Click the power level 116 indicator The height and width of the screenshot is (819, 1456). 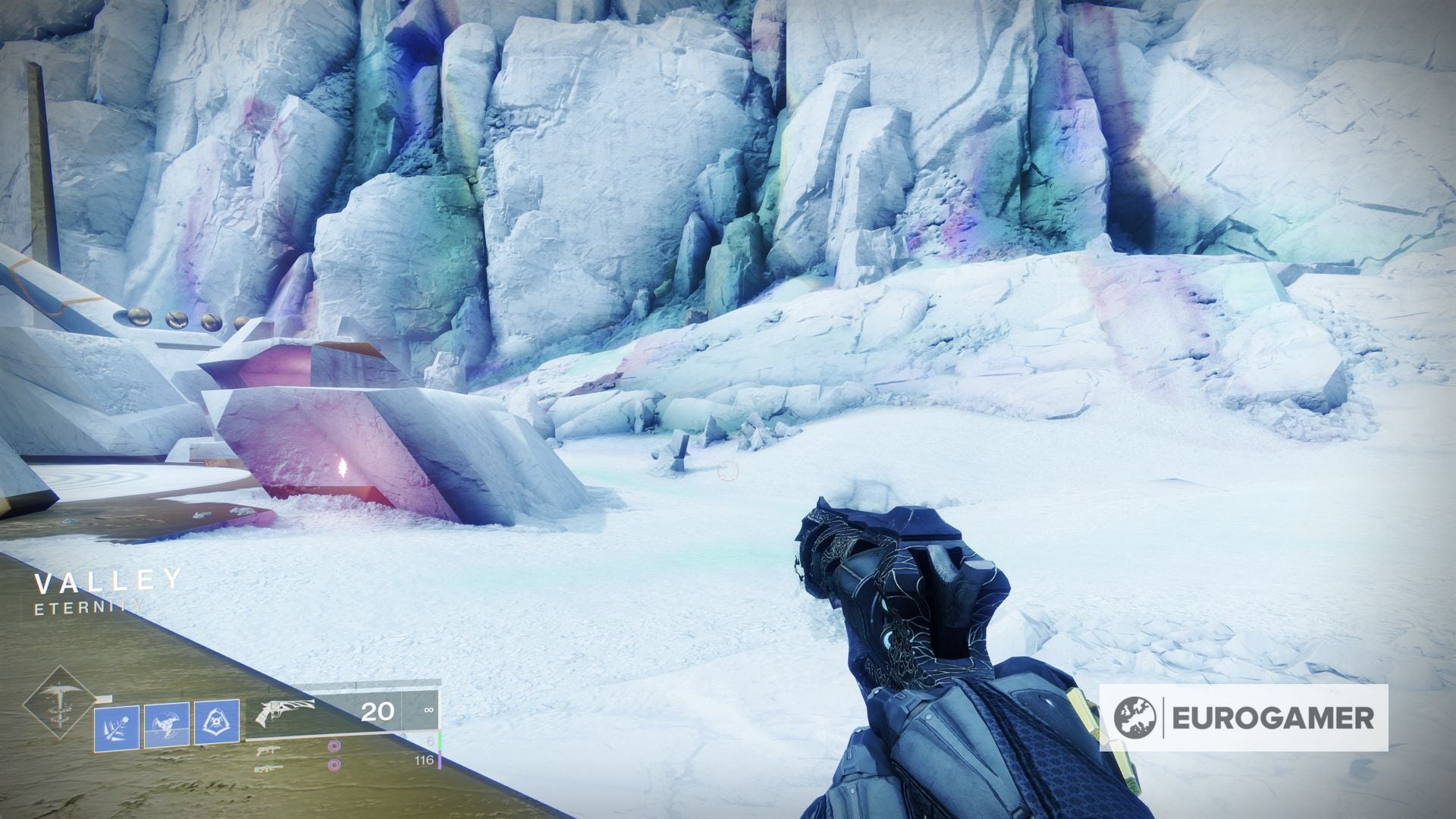tap(425, 761)
